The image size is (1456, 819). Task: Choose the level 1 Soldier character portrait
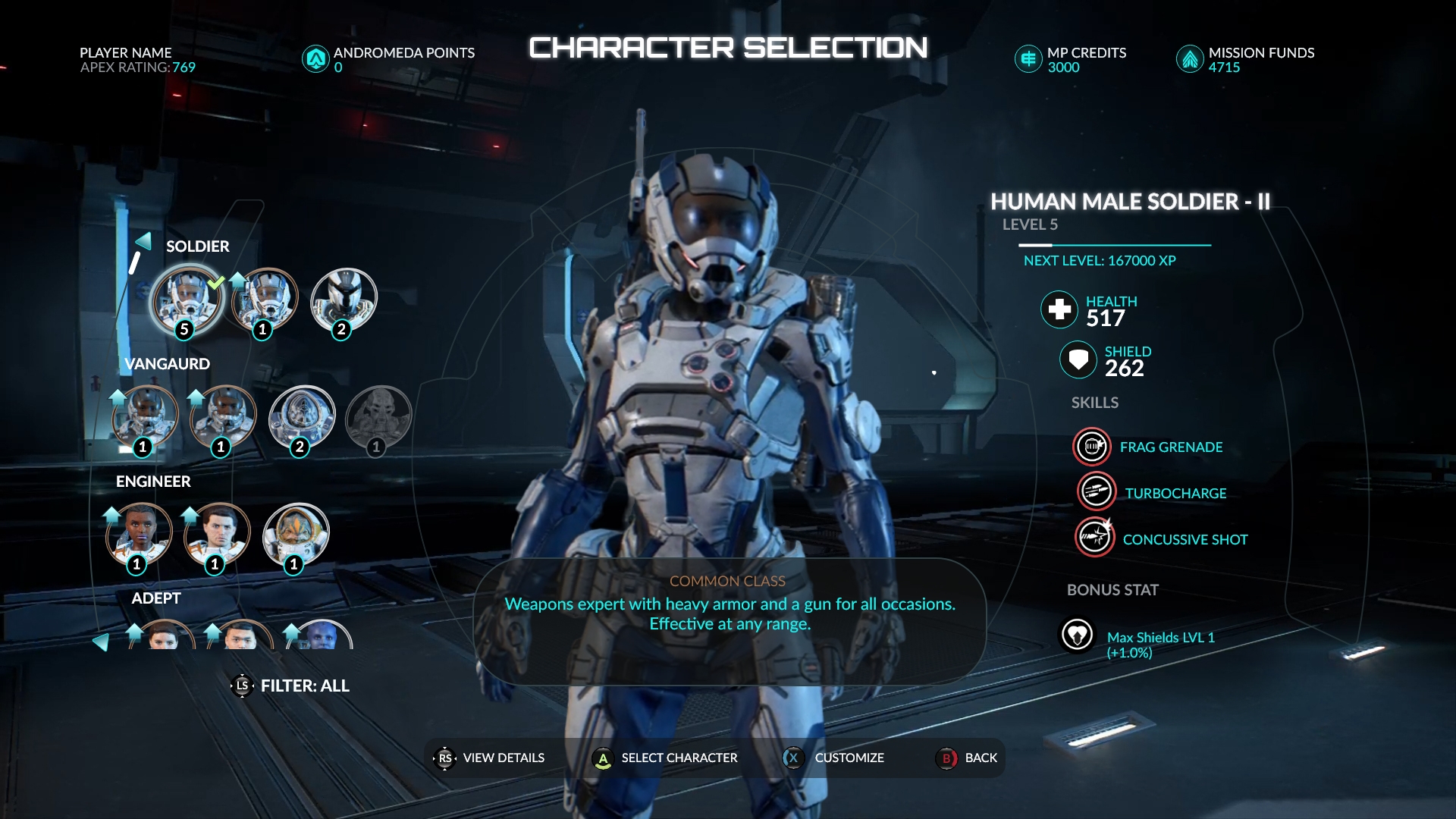[x=266, y=300]
